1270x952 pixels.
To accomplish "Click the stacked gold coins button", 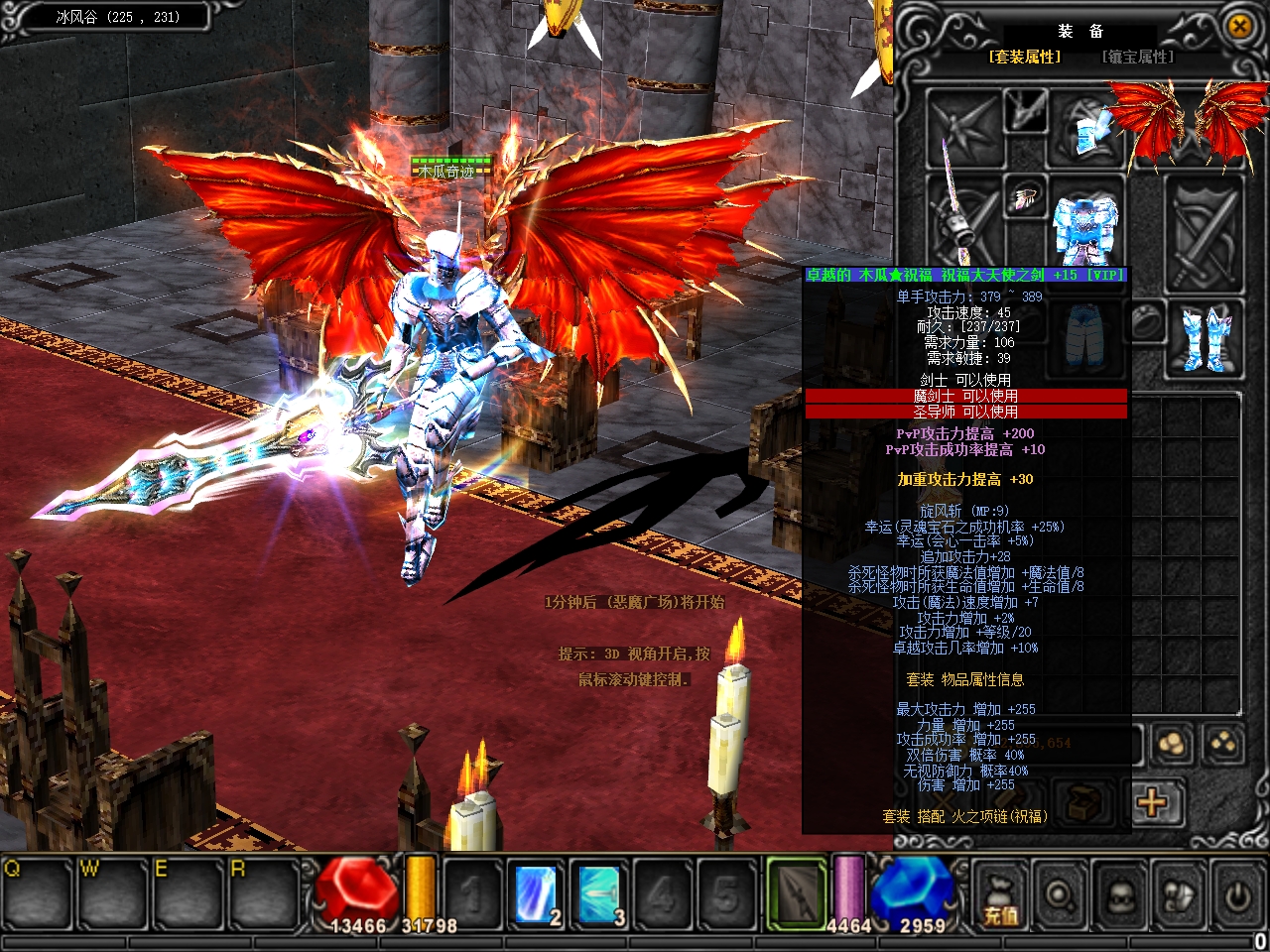I will click(1171, 744).
